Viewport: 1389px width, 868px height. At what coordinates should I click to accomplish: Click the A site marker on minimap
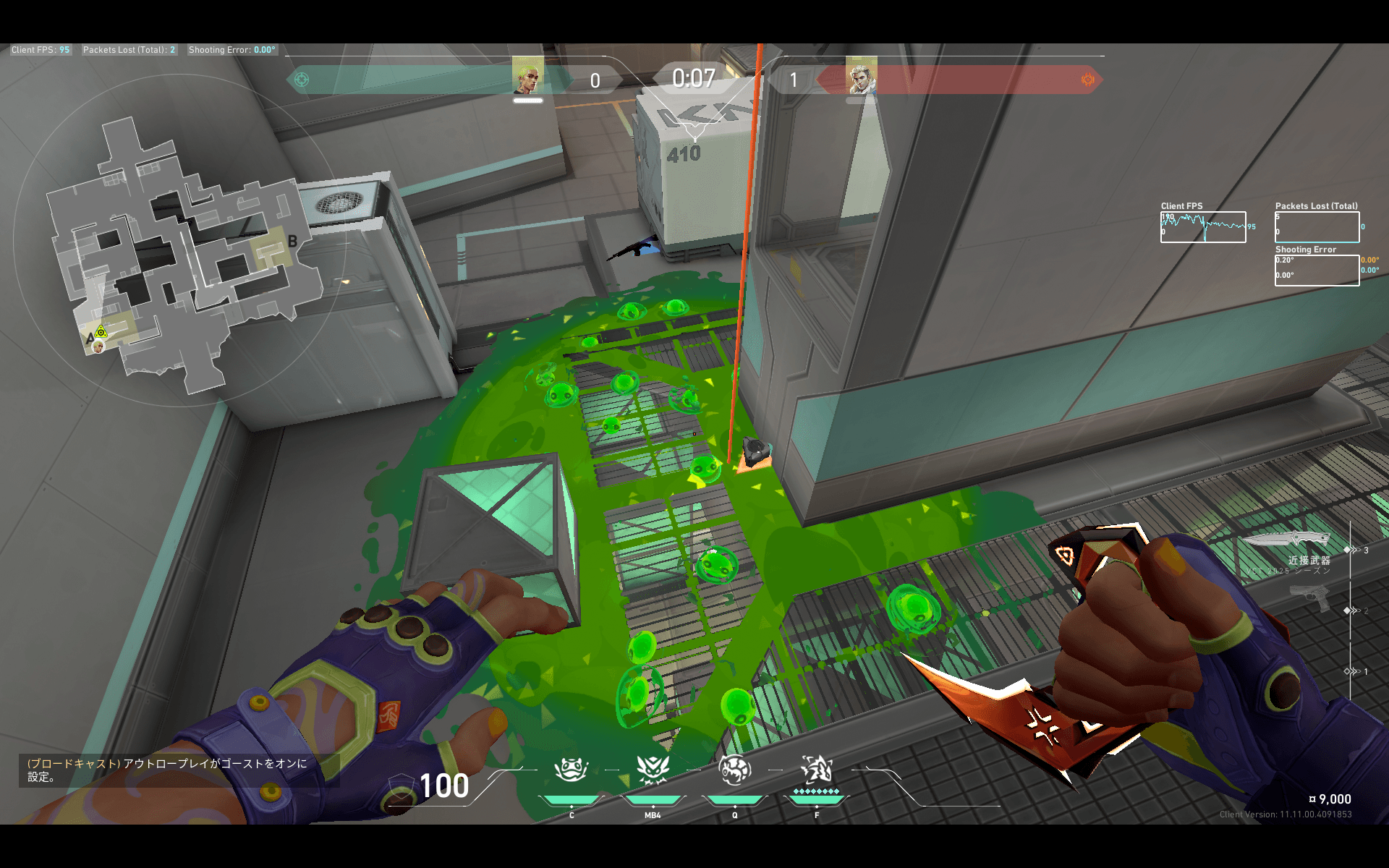click(90, 339)
